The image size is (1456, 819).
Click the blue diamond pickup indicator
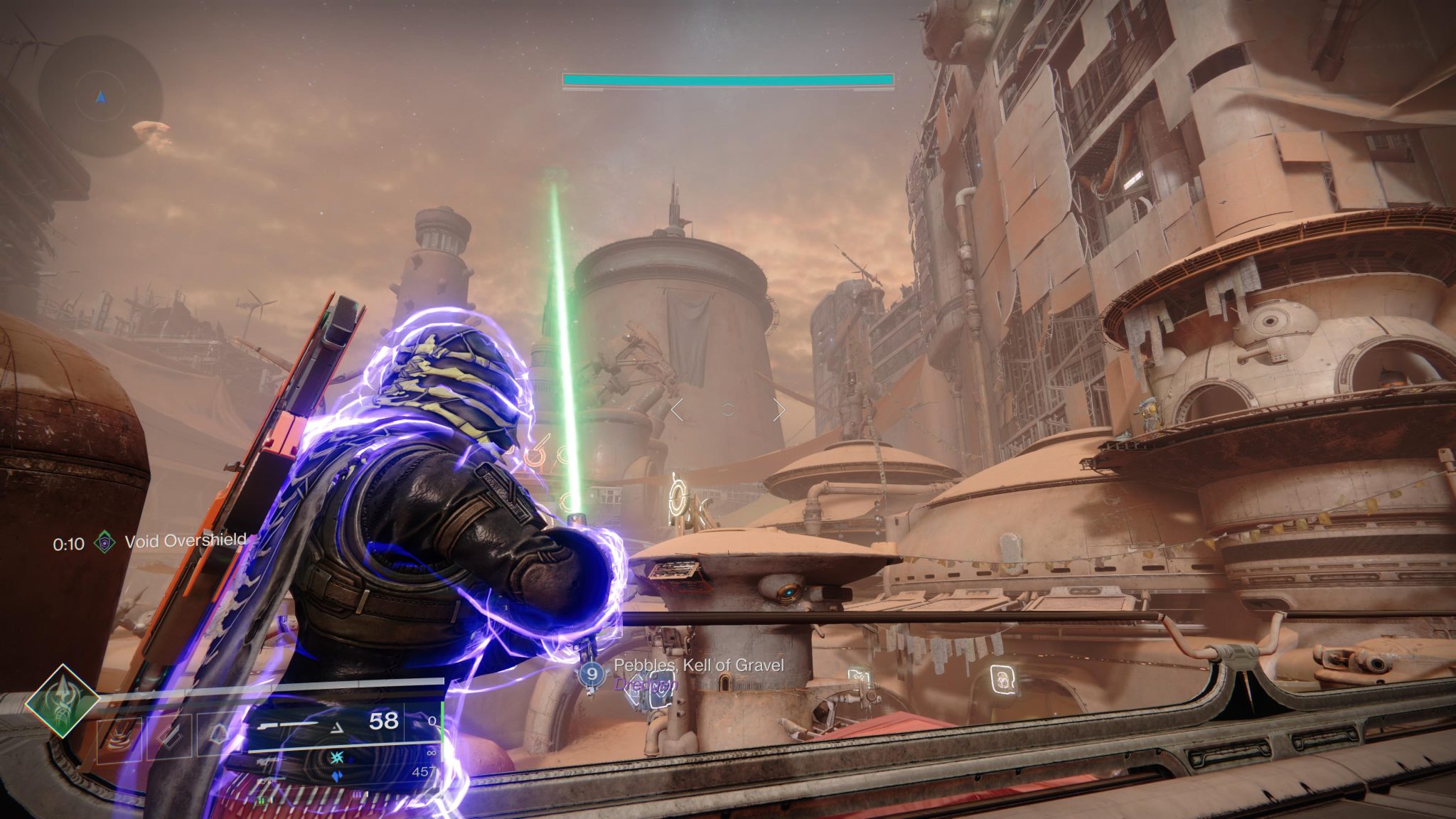(336, 776)
